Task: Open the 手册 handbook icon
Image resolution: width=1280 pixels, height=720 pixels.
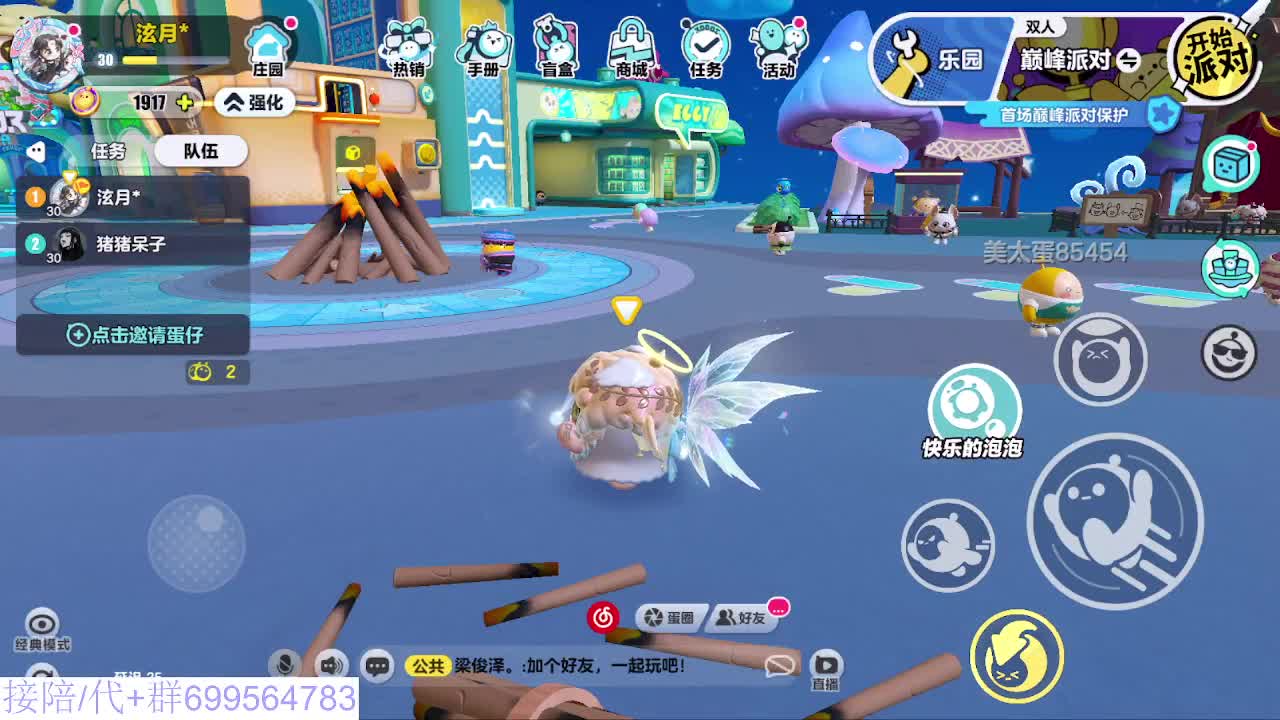Action: pyautogui.click(x=483, y=45)
